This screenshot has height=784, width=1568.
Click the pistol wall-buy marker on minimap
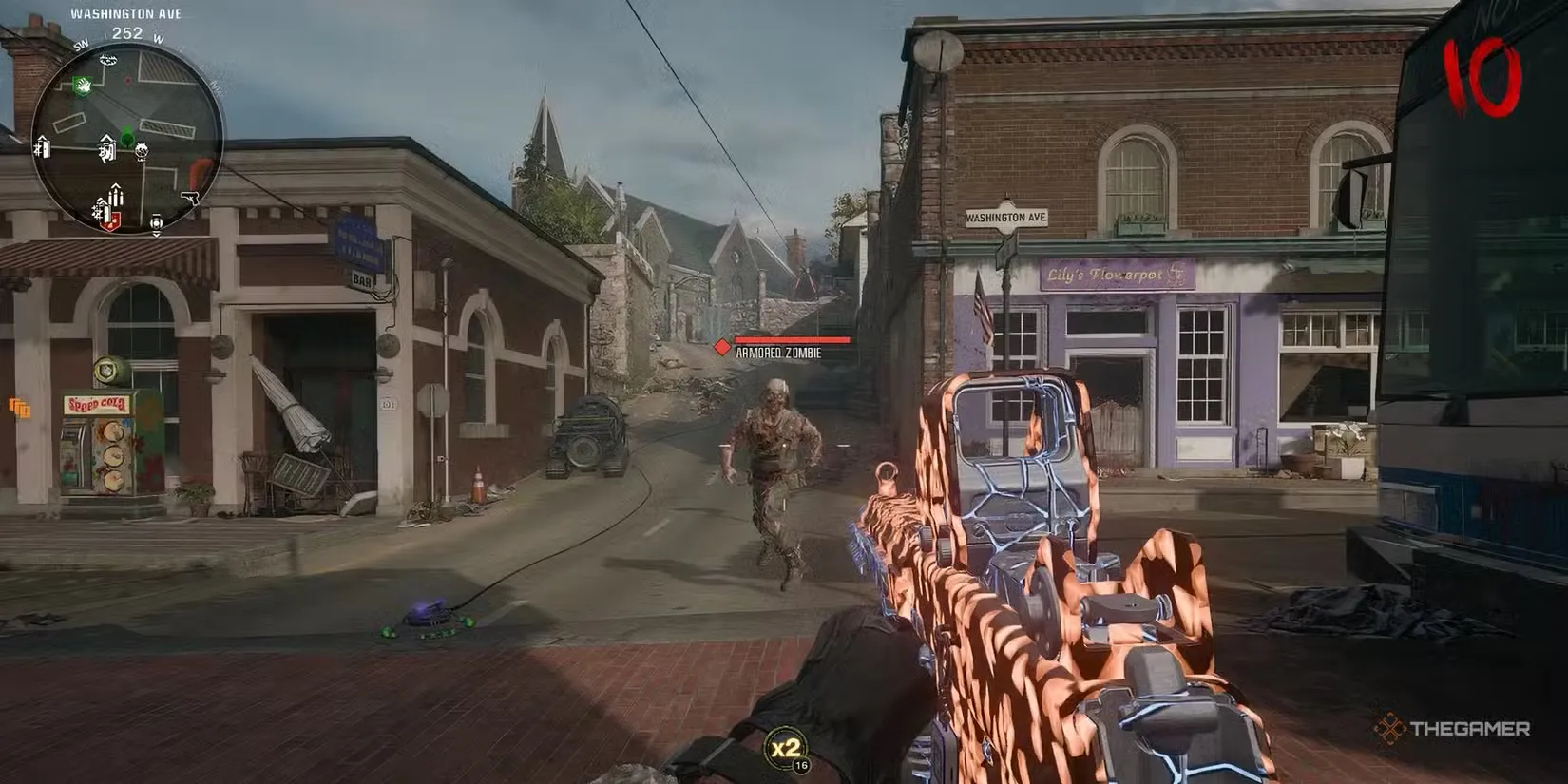point(190,198)
